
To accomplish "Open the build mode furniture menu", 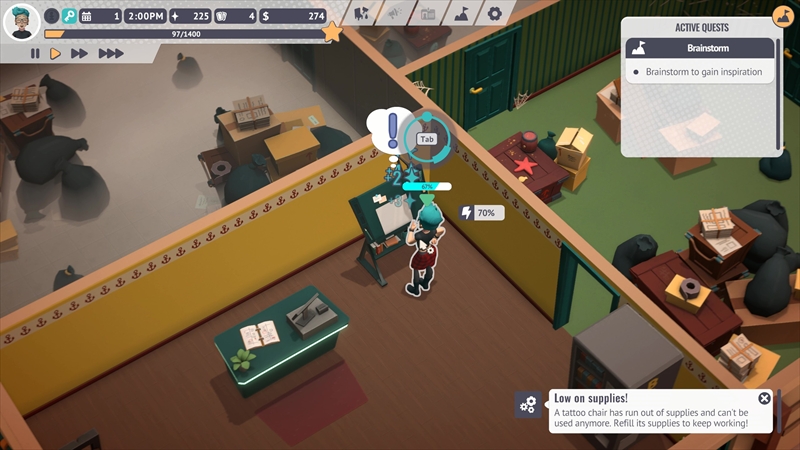I will click(x=362, y=14).
